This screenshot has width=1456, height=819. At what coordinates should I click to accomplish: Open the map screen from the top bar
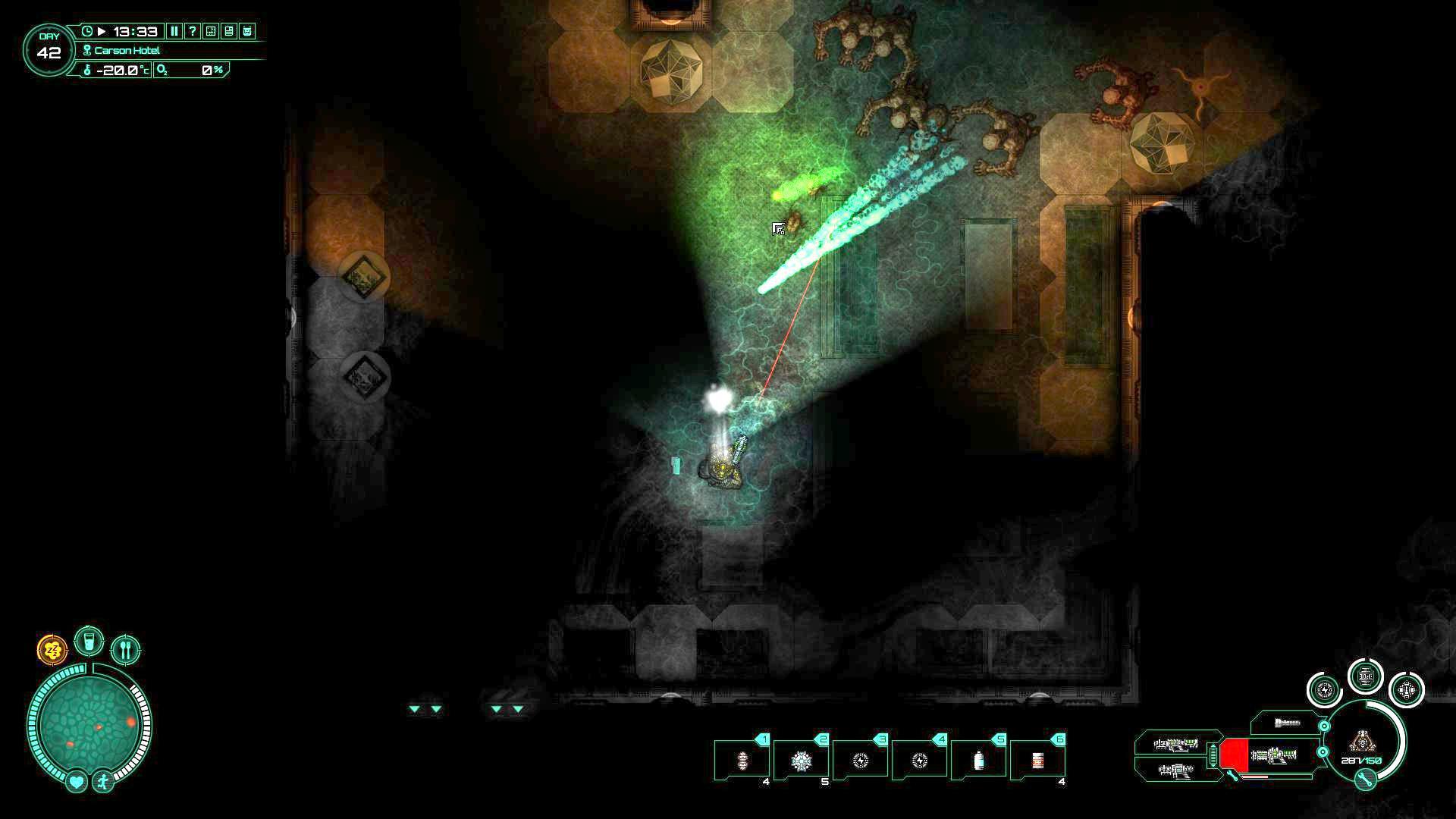(x=212, y=32)
